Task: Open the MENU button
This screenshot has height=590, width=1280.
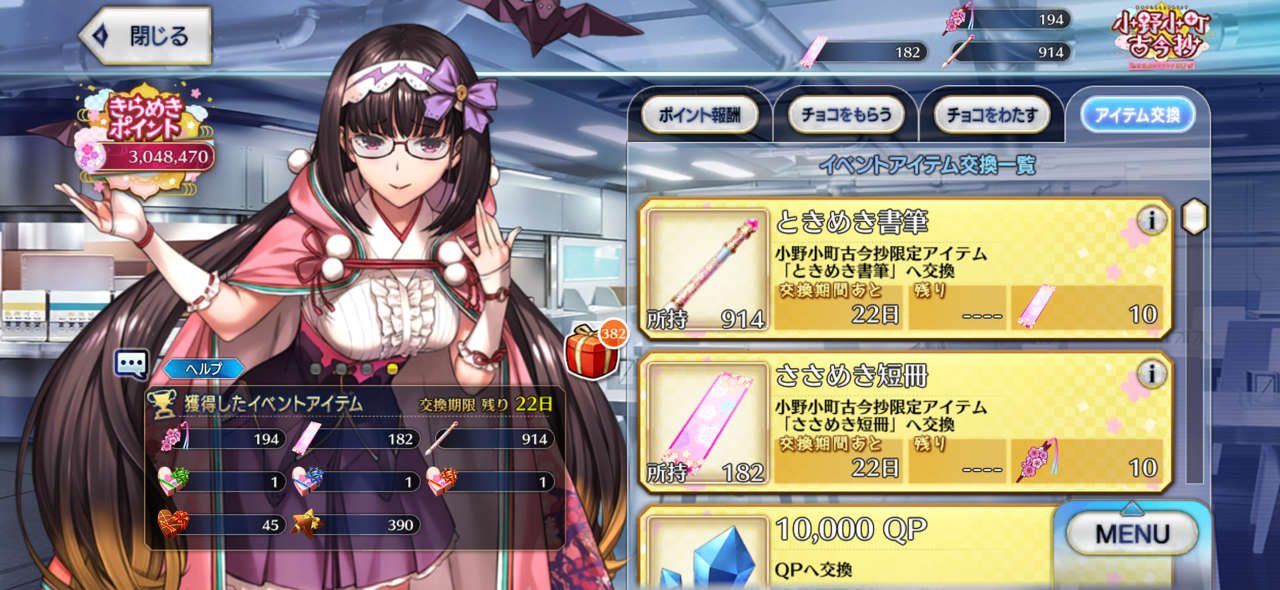Action: pyautogui.click(x=1131, y=533)
